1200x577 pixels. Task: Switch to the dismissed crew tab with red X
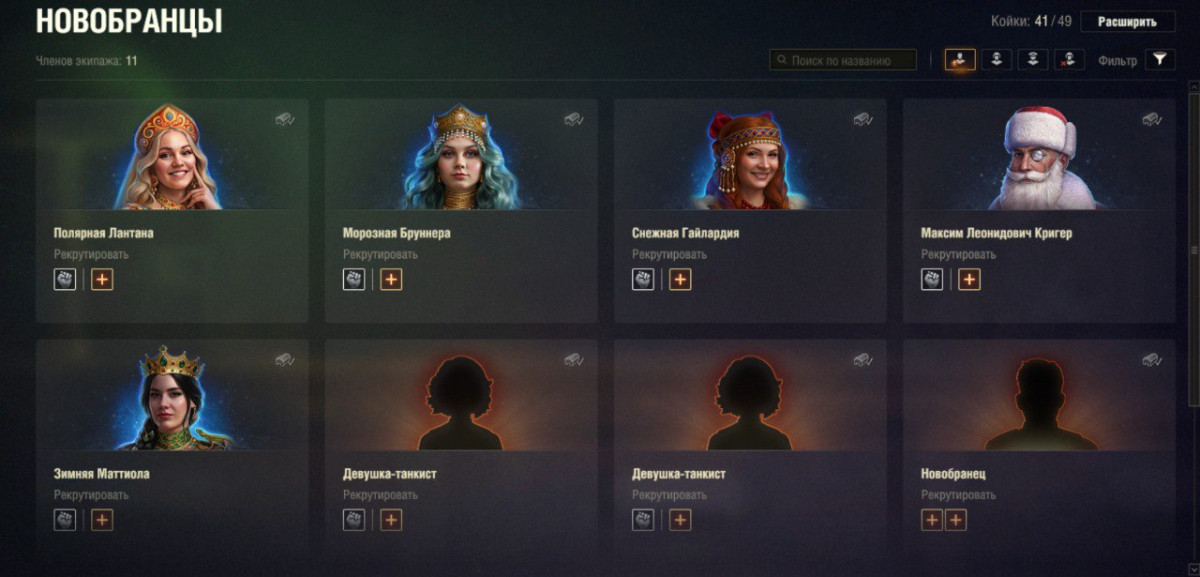point(1069,60)
